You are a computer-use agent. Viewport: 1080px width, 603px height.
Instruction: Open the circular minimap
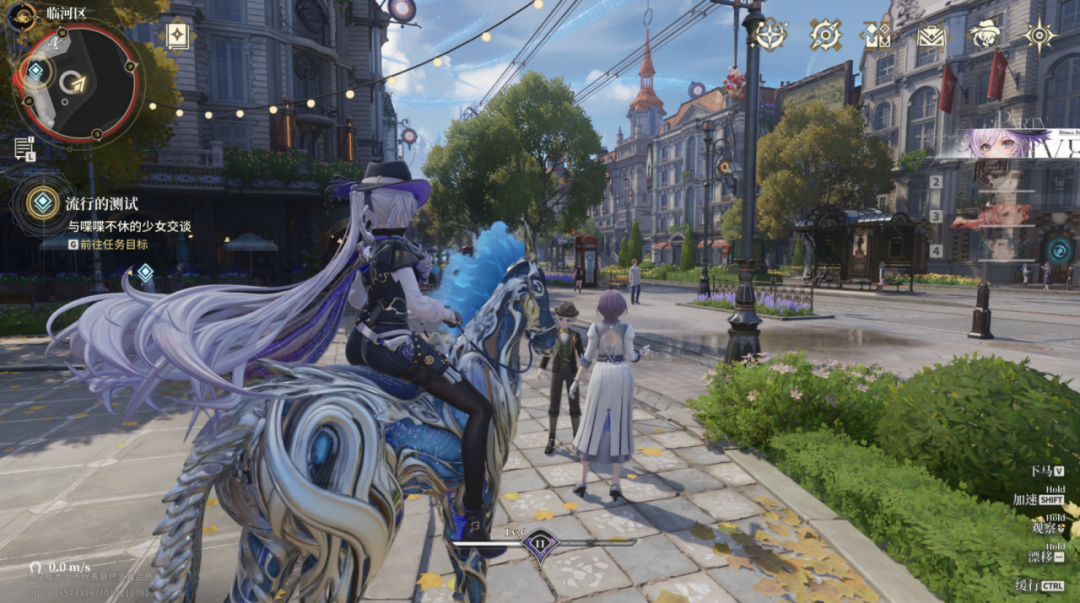point(76,83)
